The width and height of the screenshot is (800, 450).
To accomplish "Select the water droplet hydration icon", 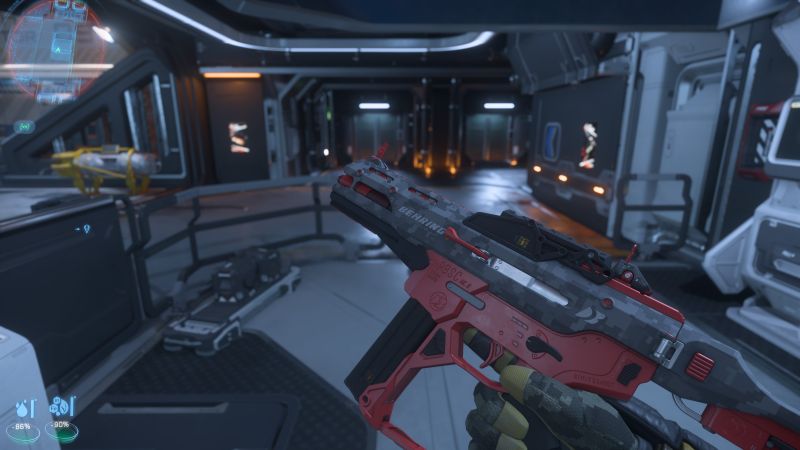I will [x=23, y=408].
